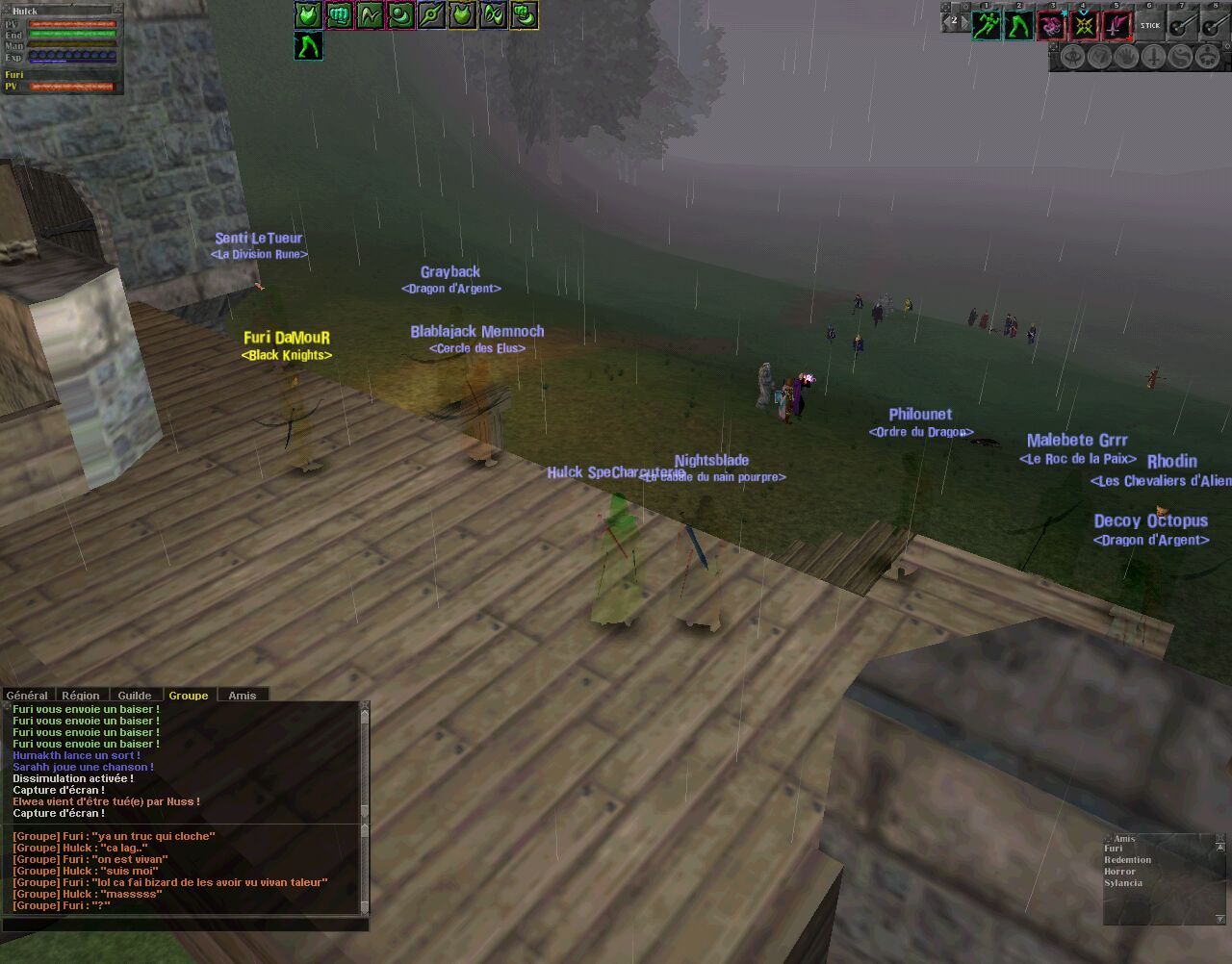Select the Groupe chat tab
1232x964 pixels.
[x=189, y=695]
